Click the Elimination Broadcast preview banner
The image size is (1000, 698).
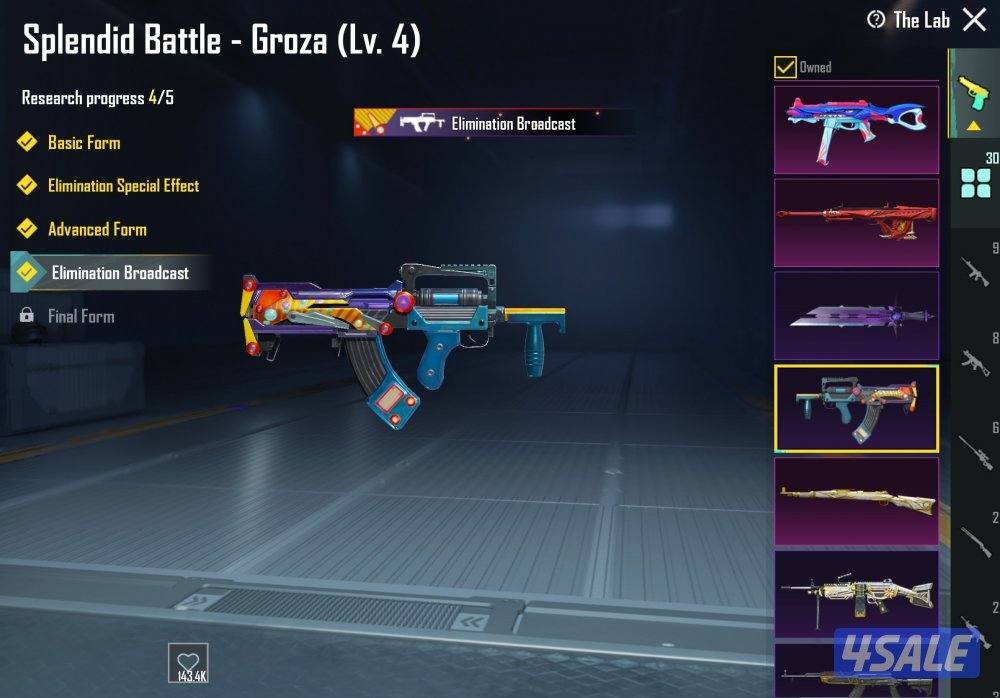point(493,123)
